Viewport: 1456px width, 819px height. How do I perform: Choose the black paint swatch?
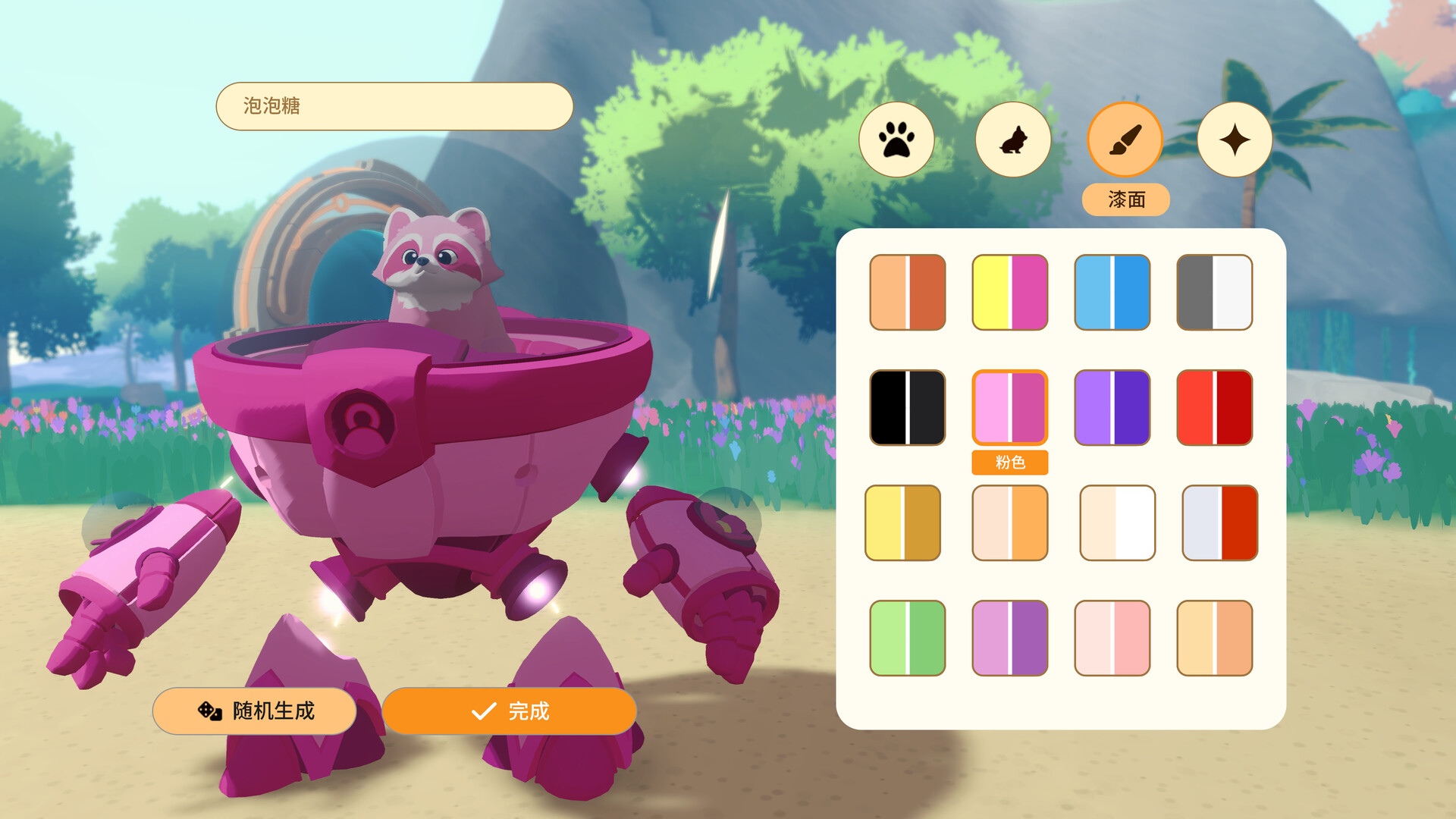906,406
